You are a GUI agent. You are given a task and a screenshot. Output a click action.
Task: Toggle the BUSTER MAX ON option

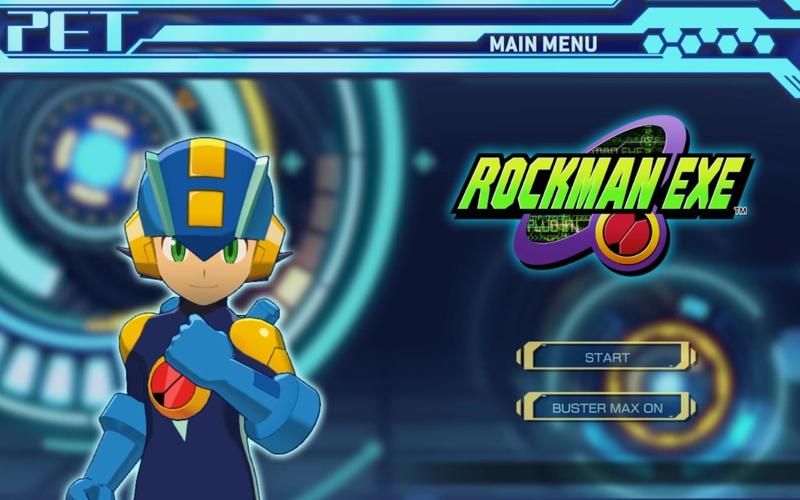pos(606,407)
